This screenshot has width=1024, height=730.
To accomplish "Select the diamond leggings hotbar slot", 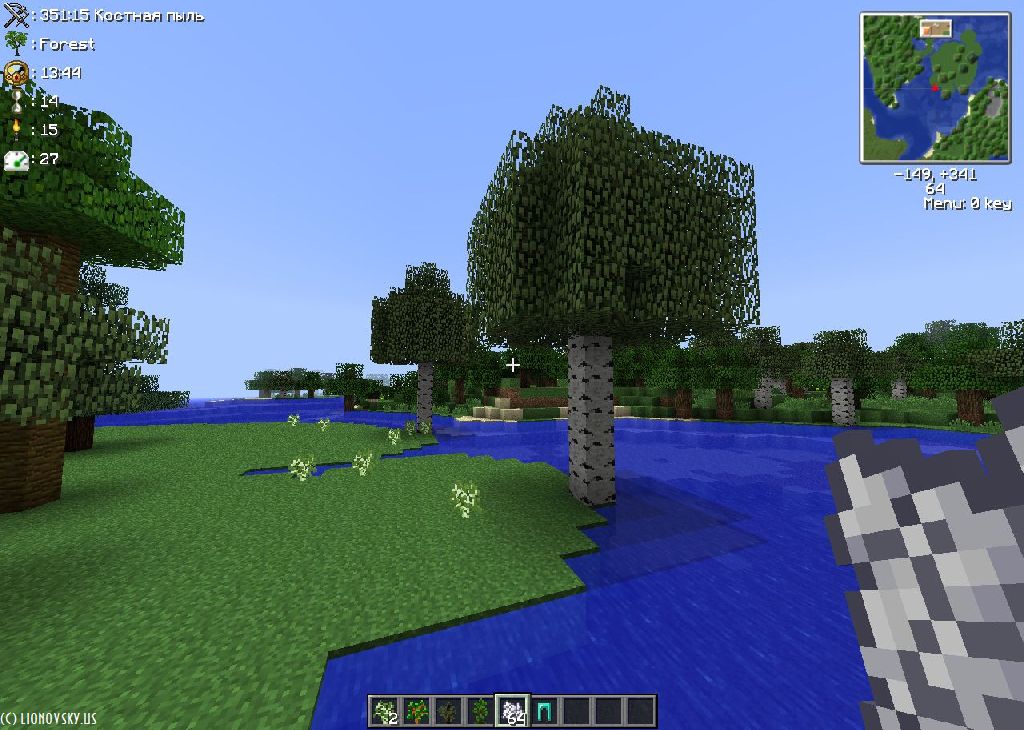I will coord(545,711).
